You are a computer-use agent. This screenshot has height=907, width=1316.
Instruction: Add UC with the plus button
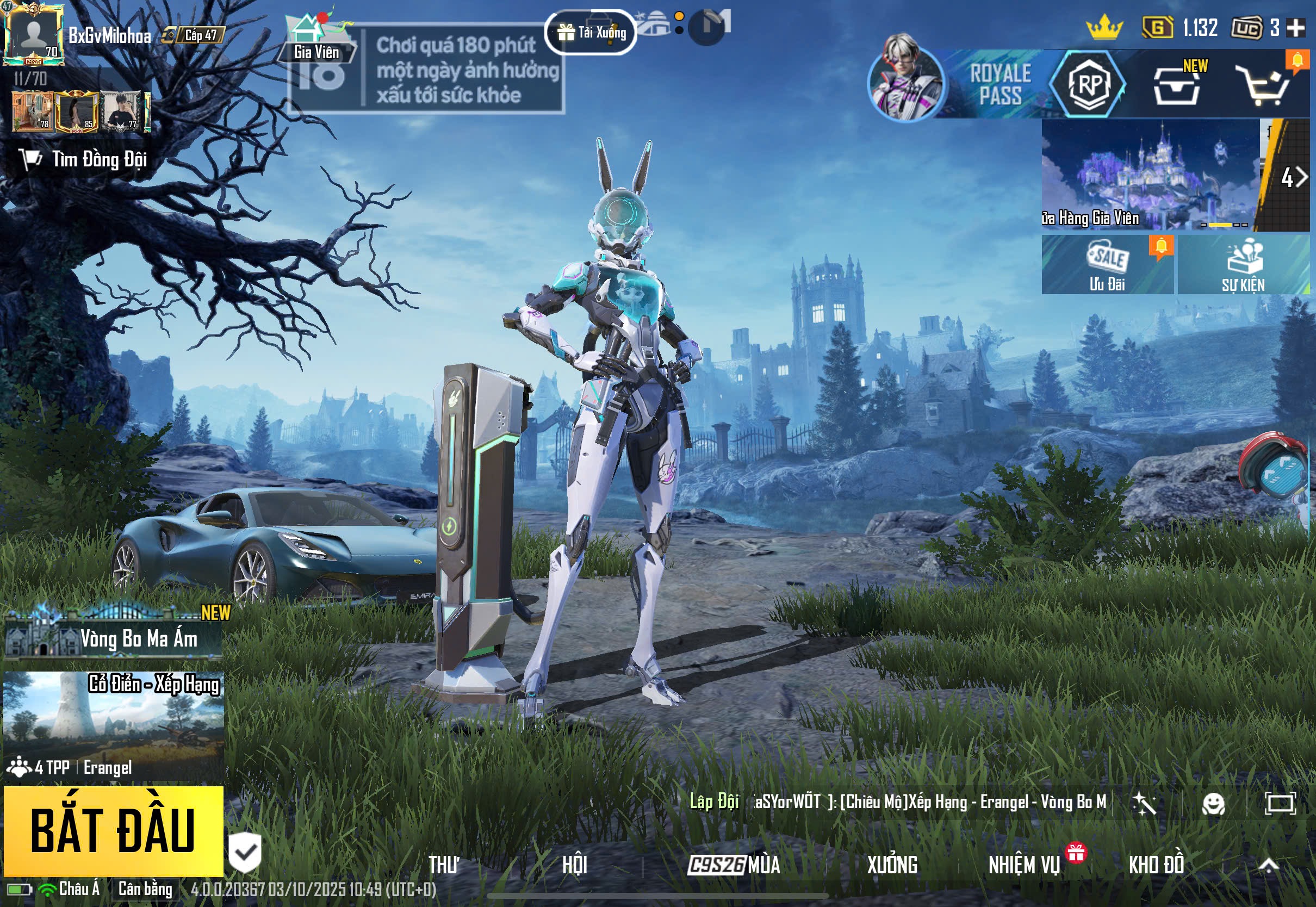point(1295,28)
